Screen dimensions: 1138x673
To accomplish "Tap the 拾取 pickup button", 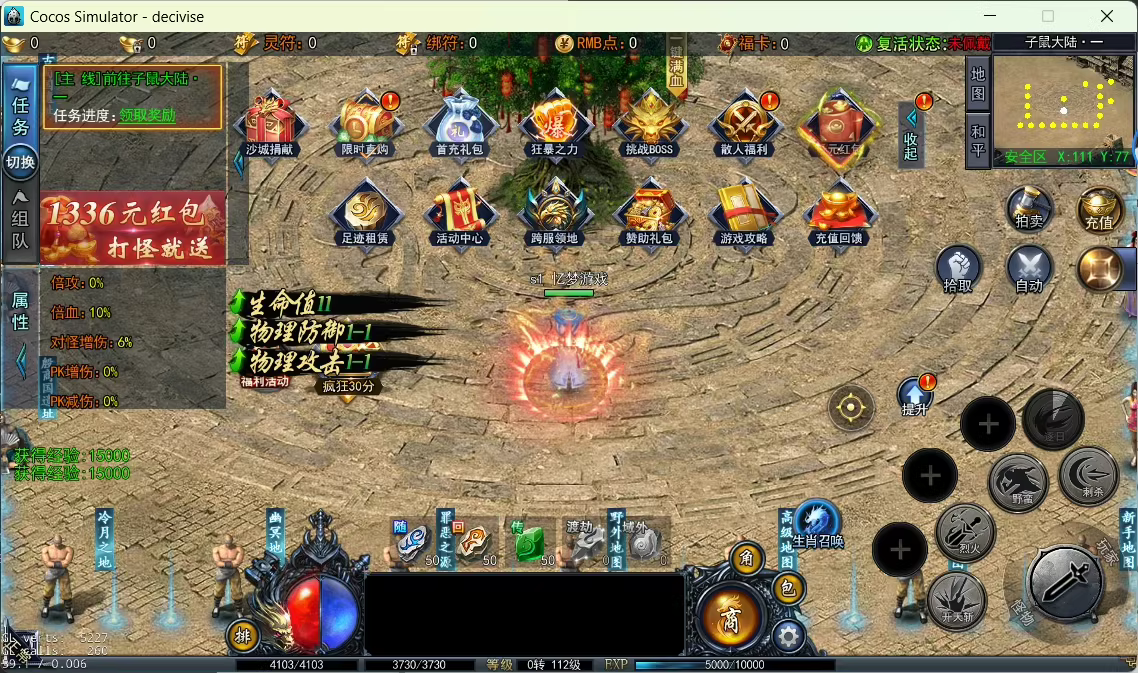I will (958, 270).
